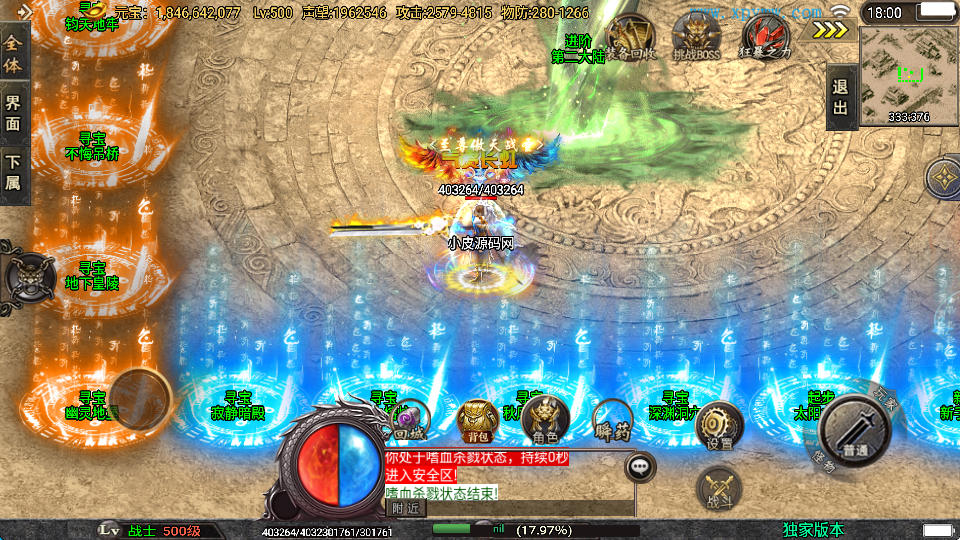Image resolution: width=960 pixels, height=540 pixels.
Task: Click the 退出 exit button
Action: coord(841,97)
